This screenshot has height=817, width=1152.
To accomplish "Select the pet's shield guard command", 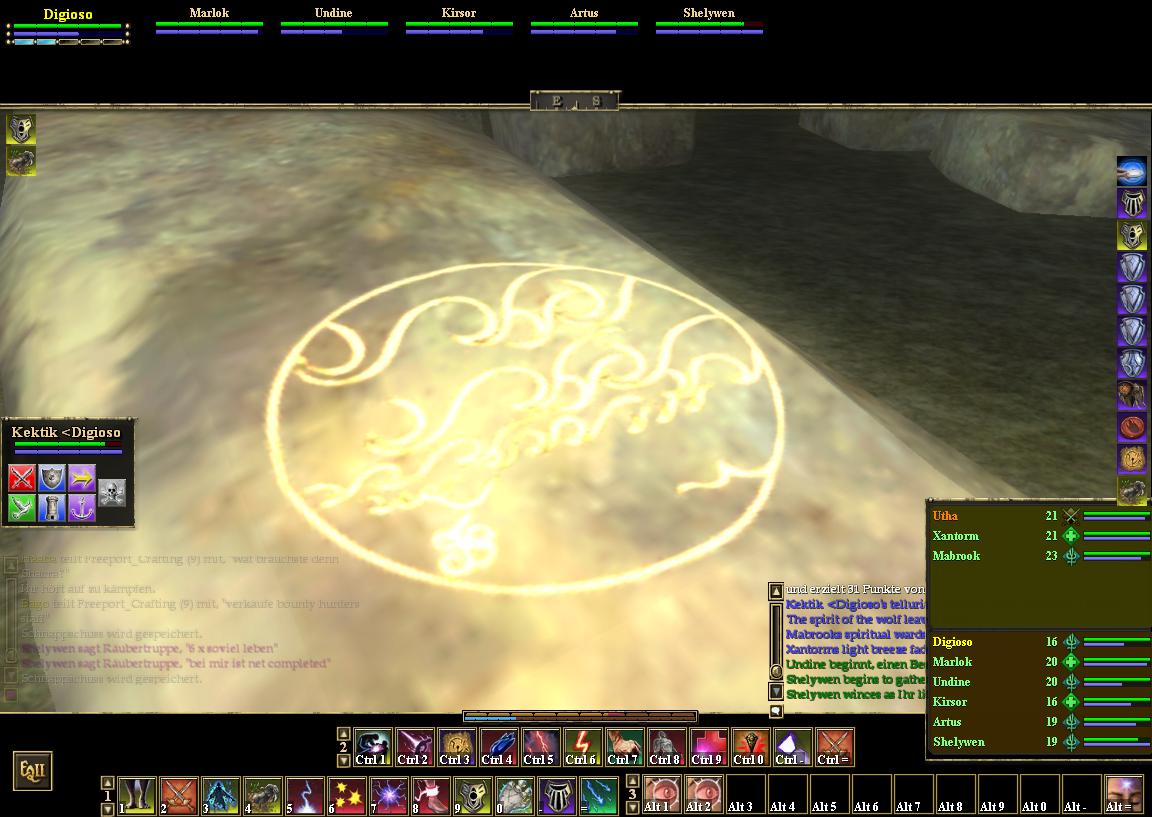I will [x=52, y=478].
